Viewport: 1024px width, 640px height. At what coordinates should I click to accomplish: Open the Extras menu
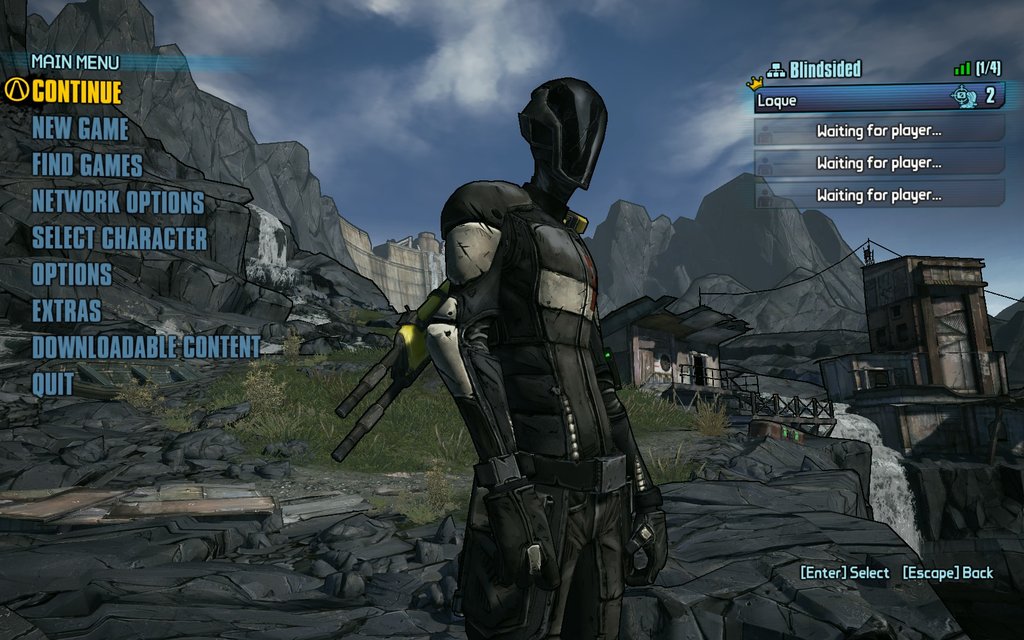click(x=66, y=311)
